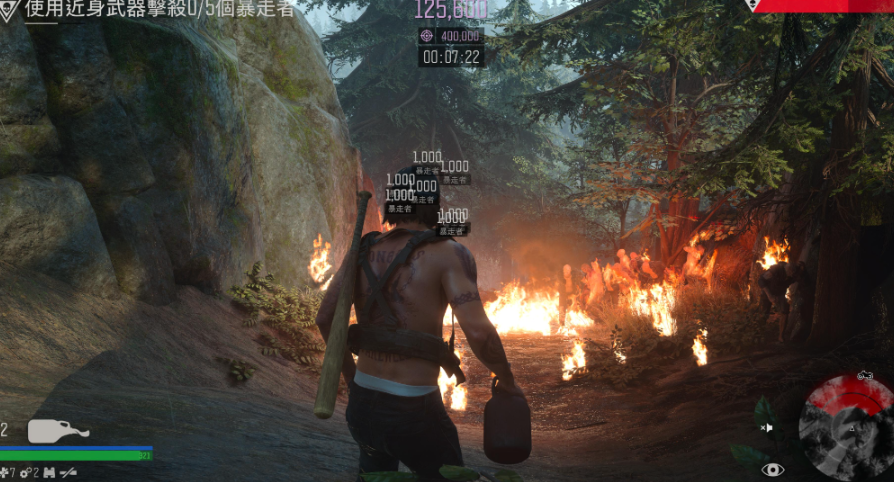Click the target score crosshair icon
894x482 pixels.
pos(427,35)
